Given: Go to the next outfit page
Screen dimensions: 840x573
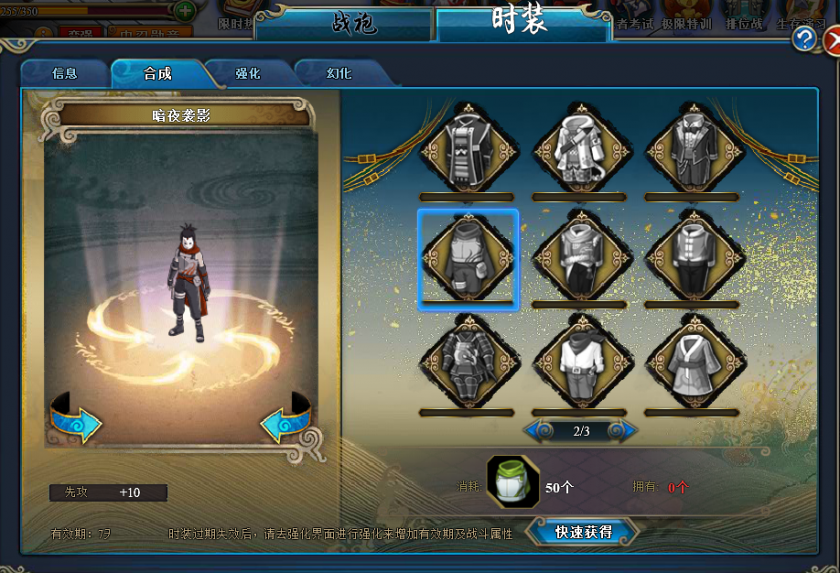Looking at the screenshot, I should pos(621,431).
